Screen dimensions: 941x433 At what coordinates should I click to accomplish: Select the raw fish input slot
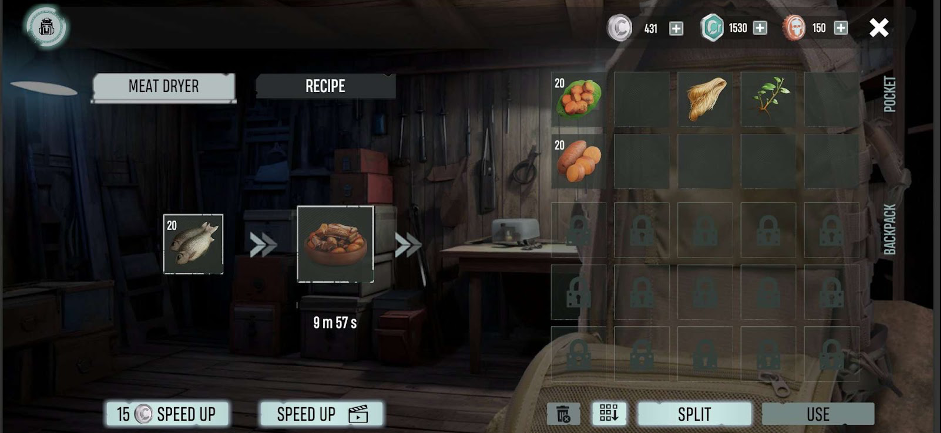tap(193, 244)
